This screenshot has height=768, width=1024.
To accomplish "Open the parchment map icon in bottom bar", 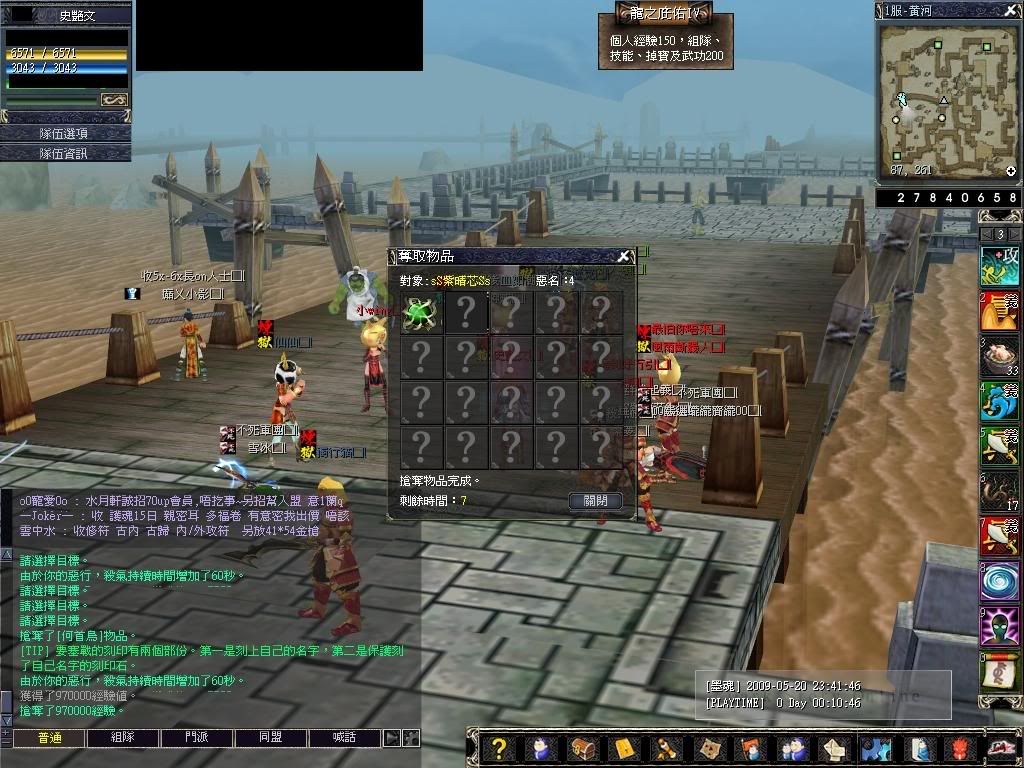I will pyautogui.click(x=709, y=748).
